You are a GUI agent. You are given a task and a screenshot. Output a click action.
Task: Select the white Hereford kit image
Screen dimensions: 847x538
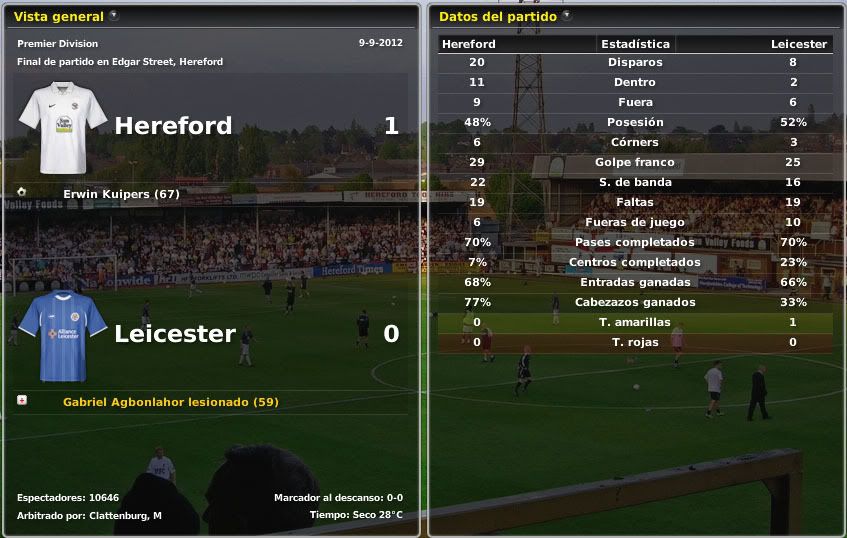63,127
